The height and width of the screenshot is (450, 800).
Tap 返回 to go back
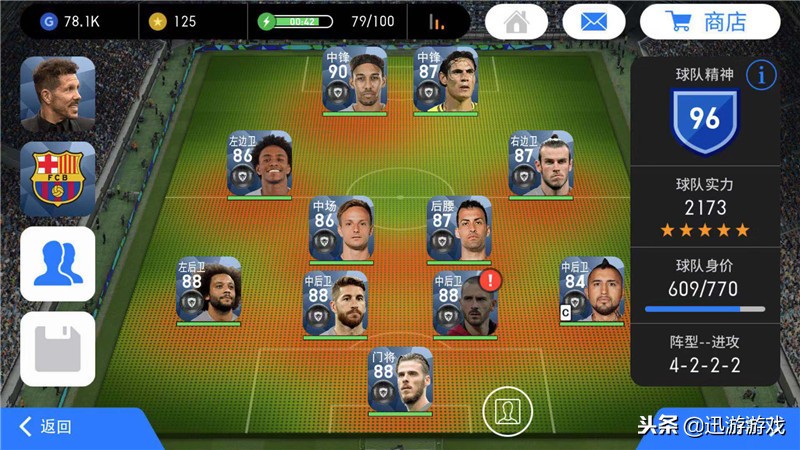[47, 427]
